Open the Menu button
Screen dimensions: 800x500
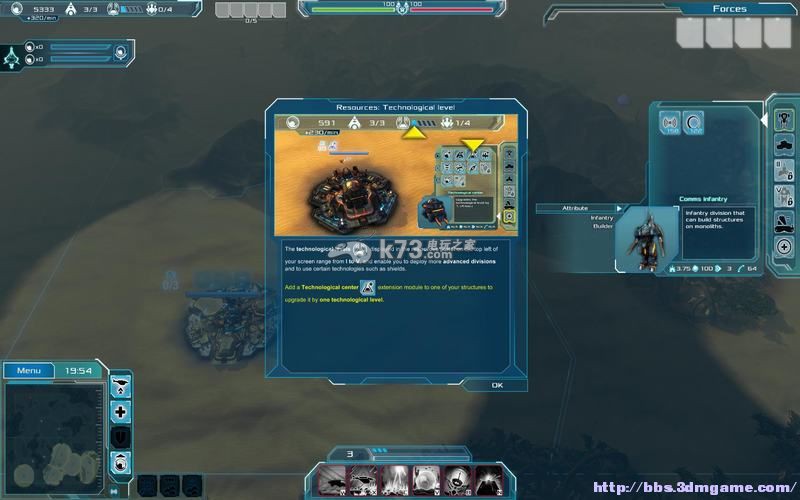click(x=29, y=371)
